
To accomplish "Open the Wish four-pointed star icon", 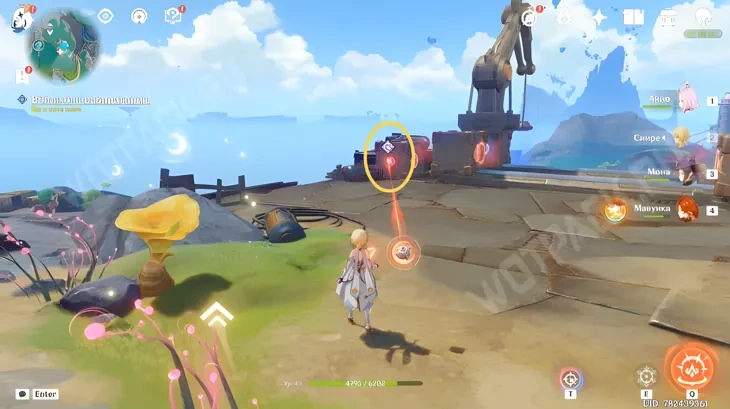I will click(x=599, y=17).
